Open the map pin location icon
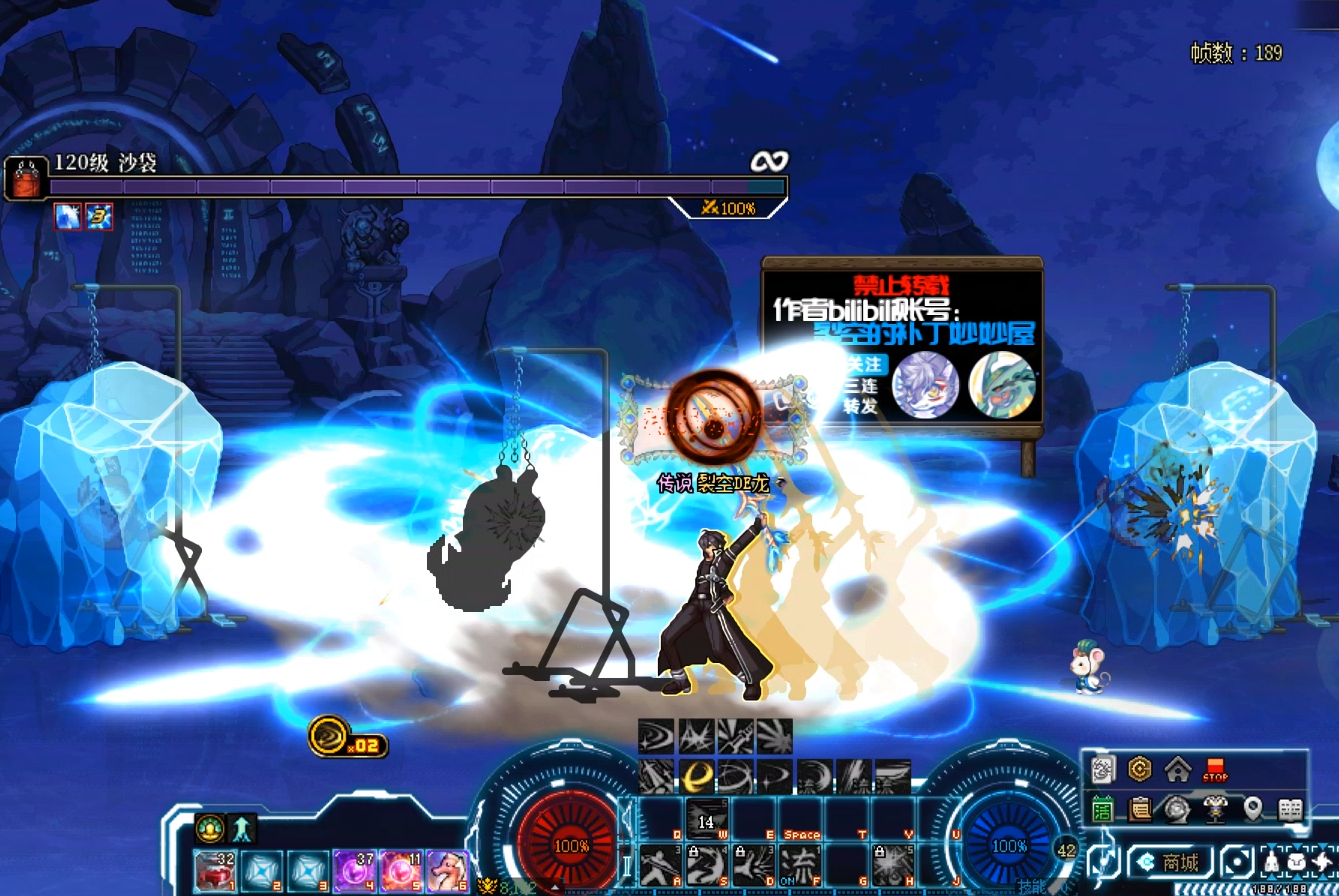This screenshot has width=1339, height=896. (1253, 808)
